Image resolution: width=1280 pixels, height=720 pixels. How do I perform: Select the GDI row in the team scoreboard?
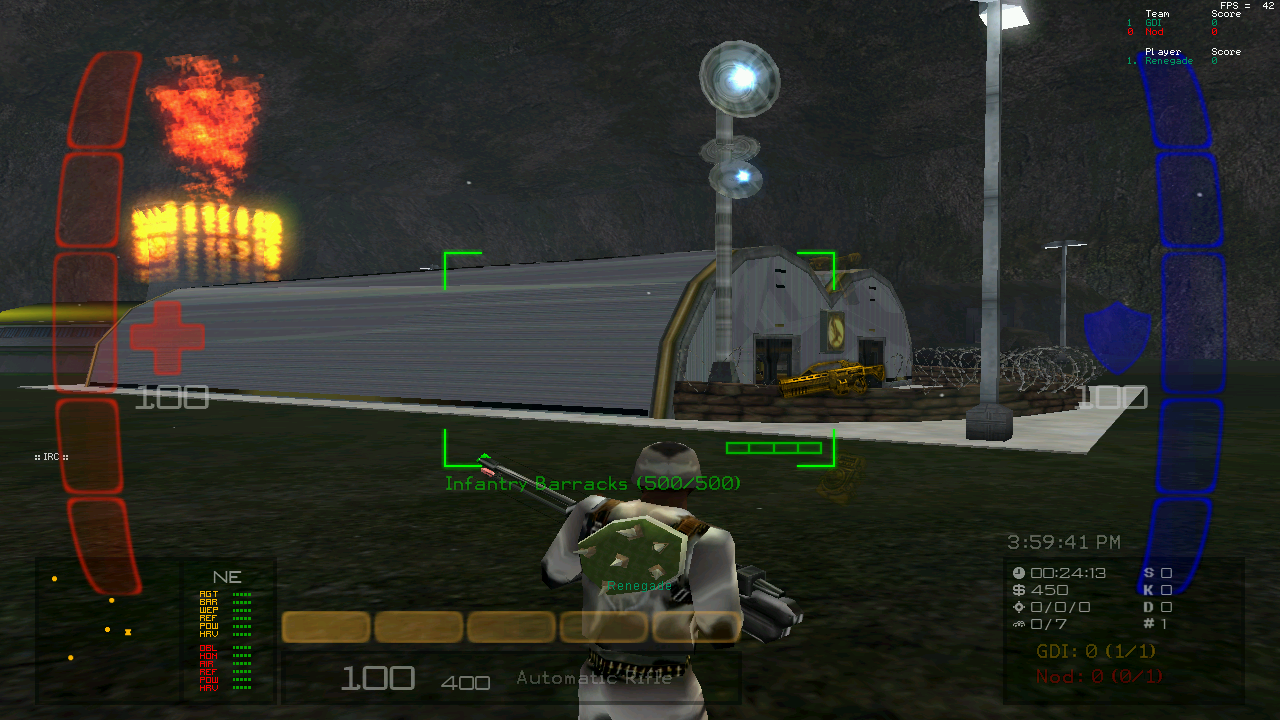tap(1154, 23)
